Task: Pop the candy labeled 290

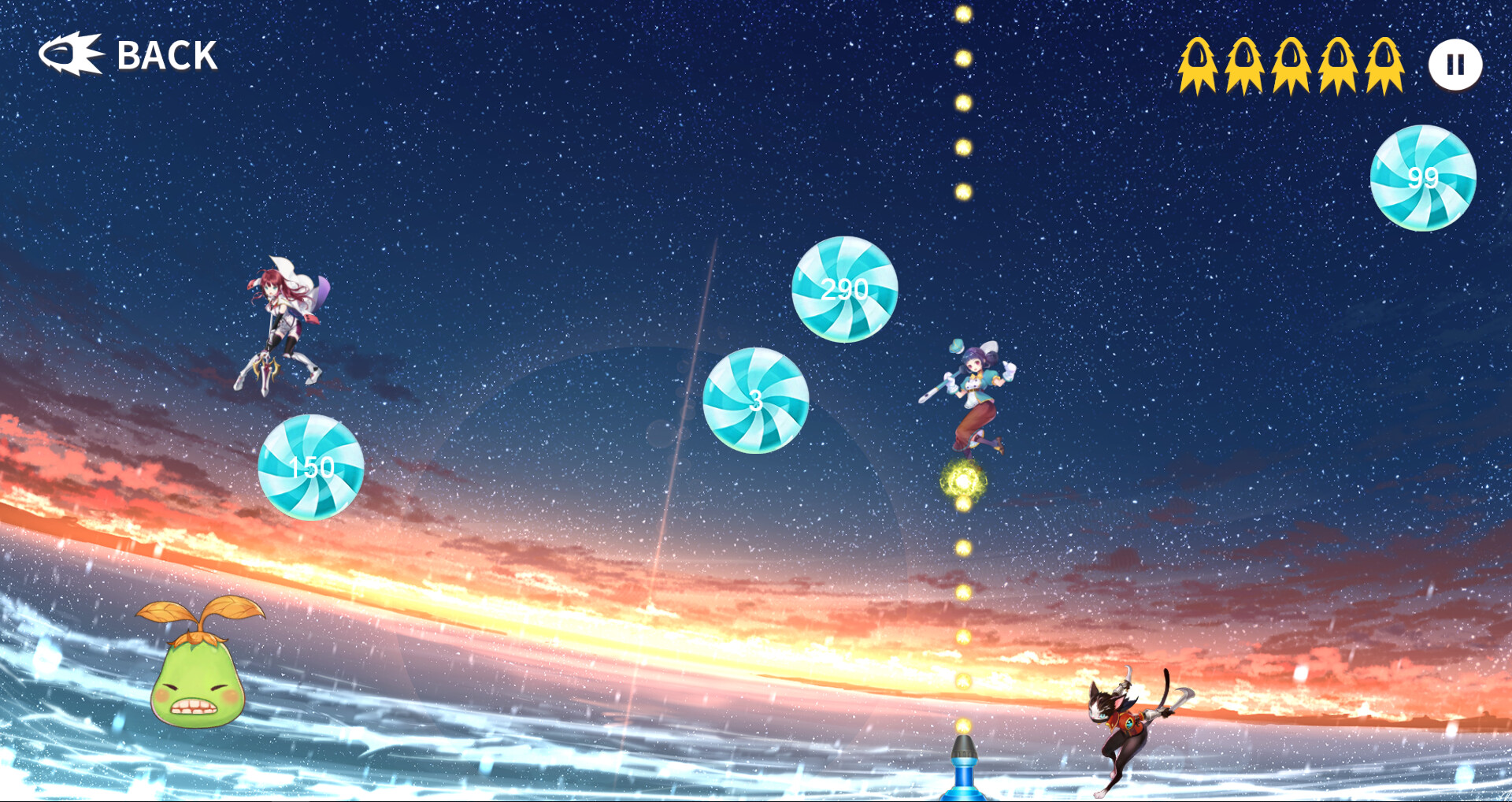Action: tap(844, 291)
